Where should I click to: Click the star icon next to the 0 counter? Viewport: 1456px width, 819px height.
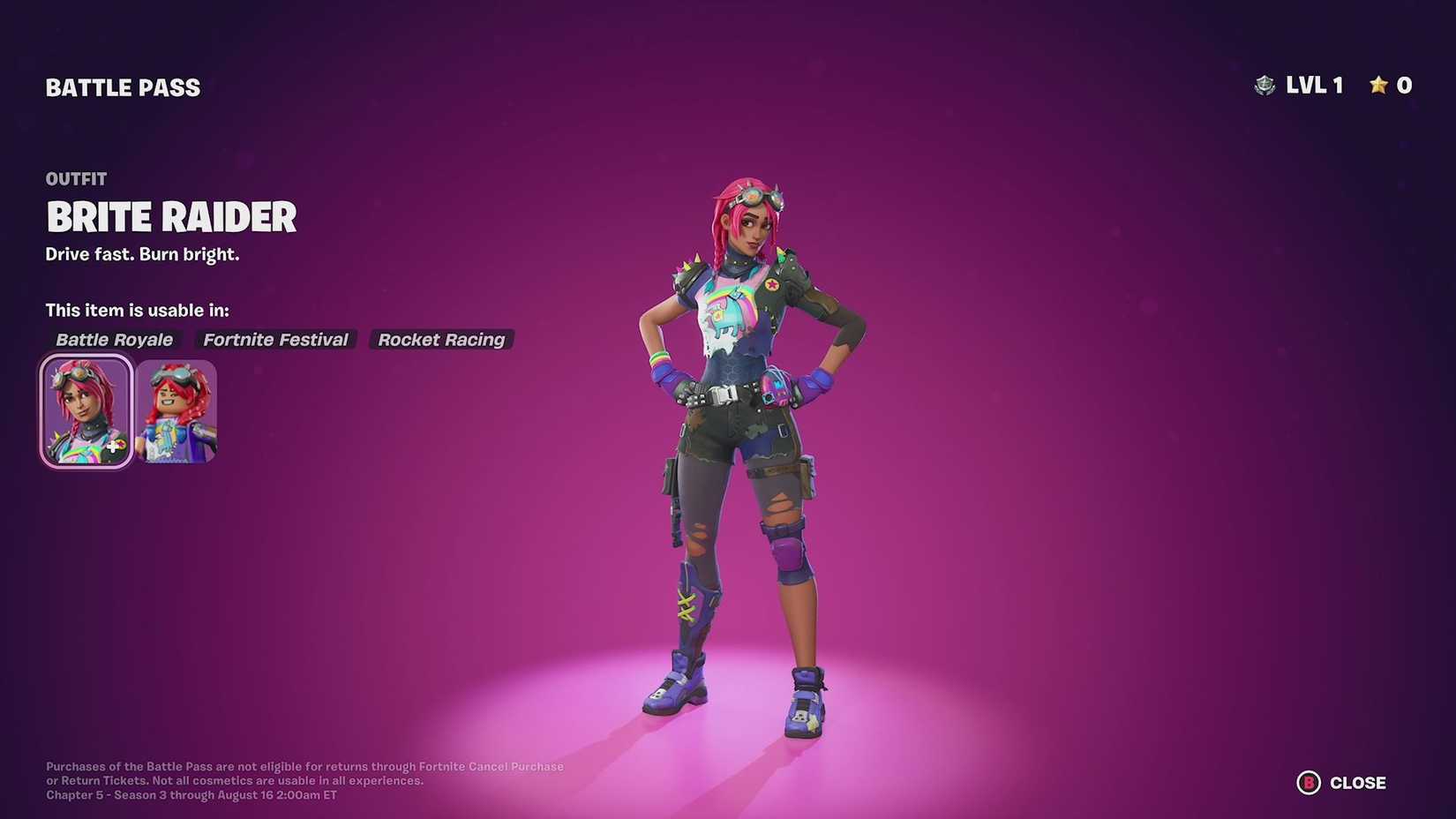pyautogui.click(x=1377, y=85)
